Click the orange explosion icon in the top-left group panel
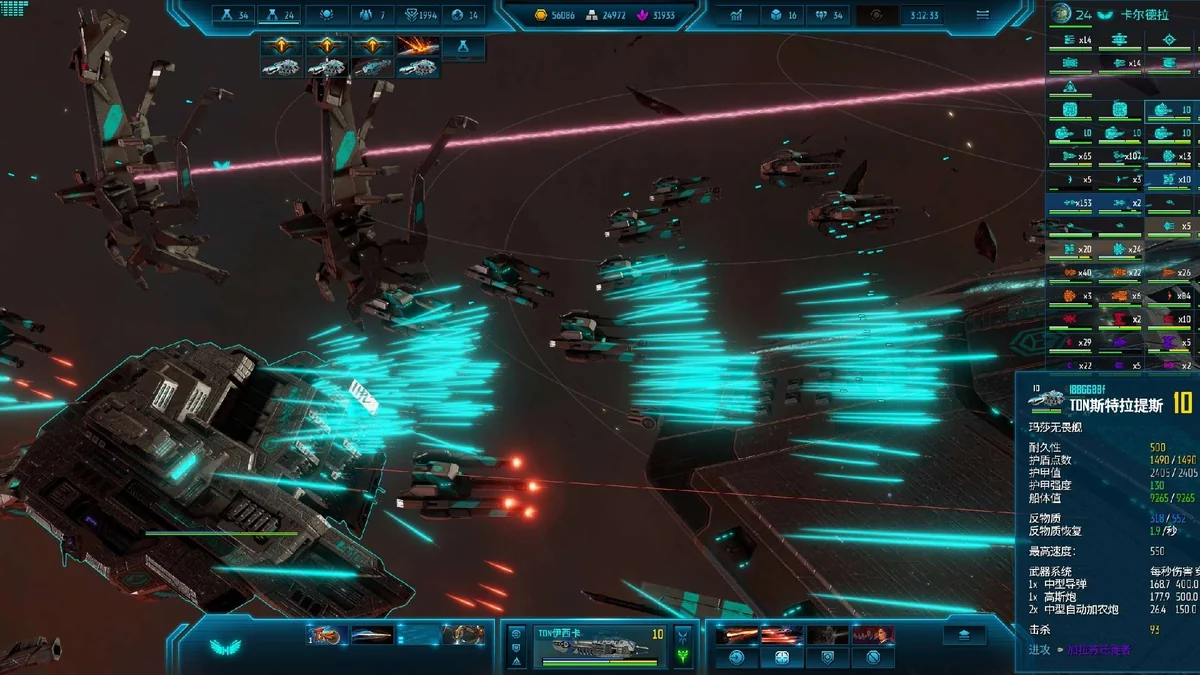1200x675 pixels. coord(417,46)
